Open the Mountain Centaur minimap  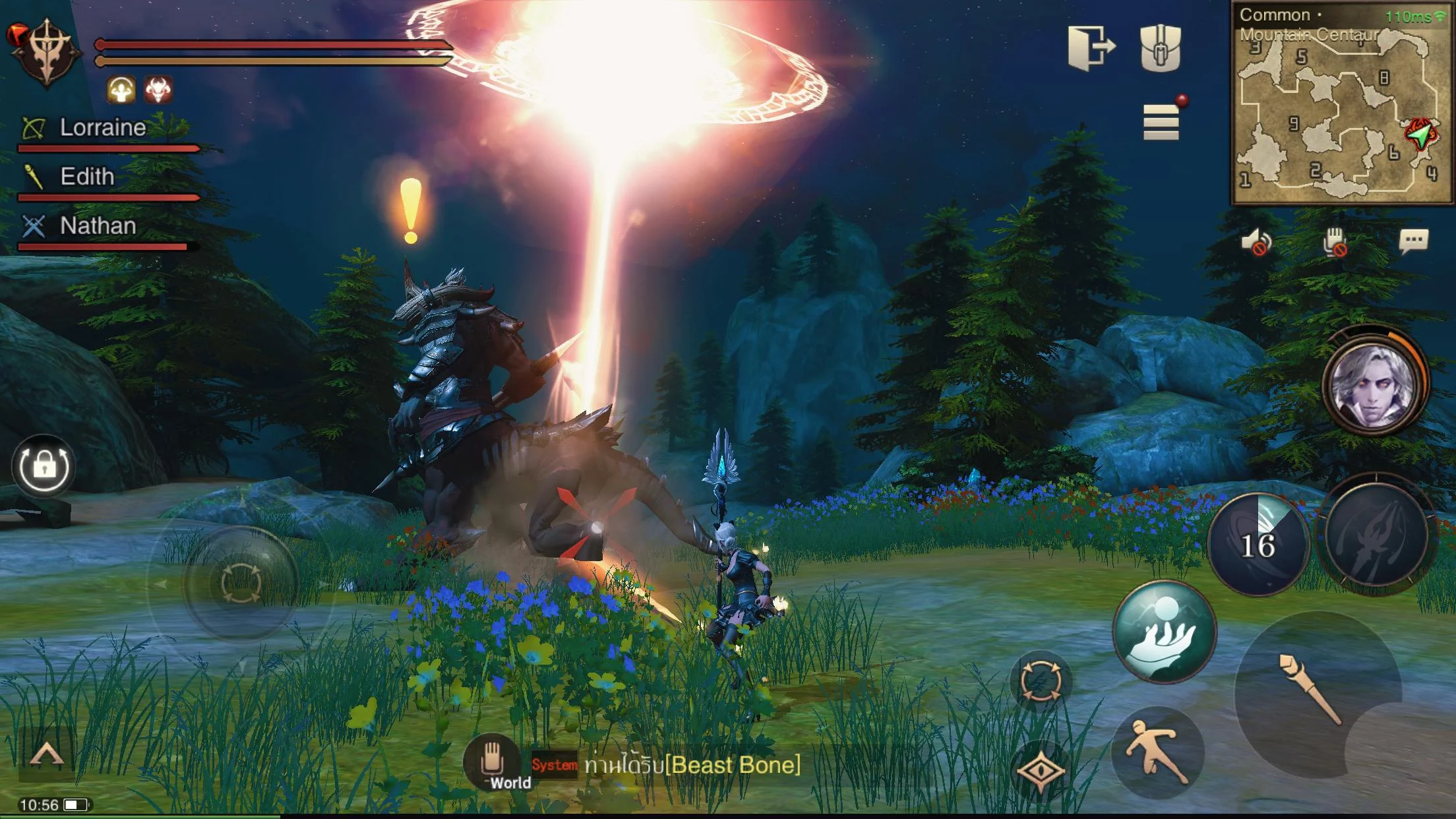[1341, 106]
